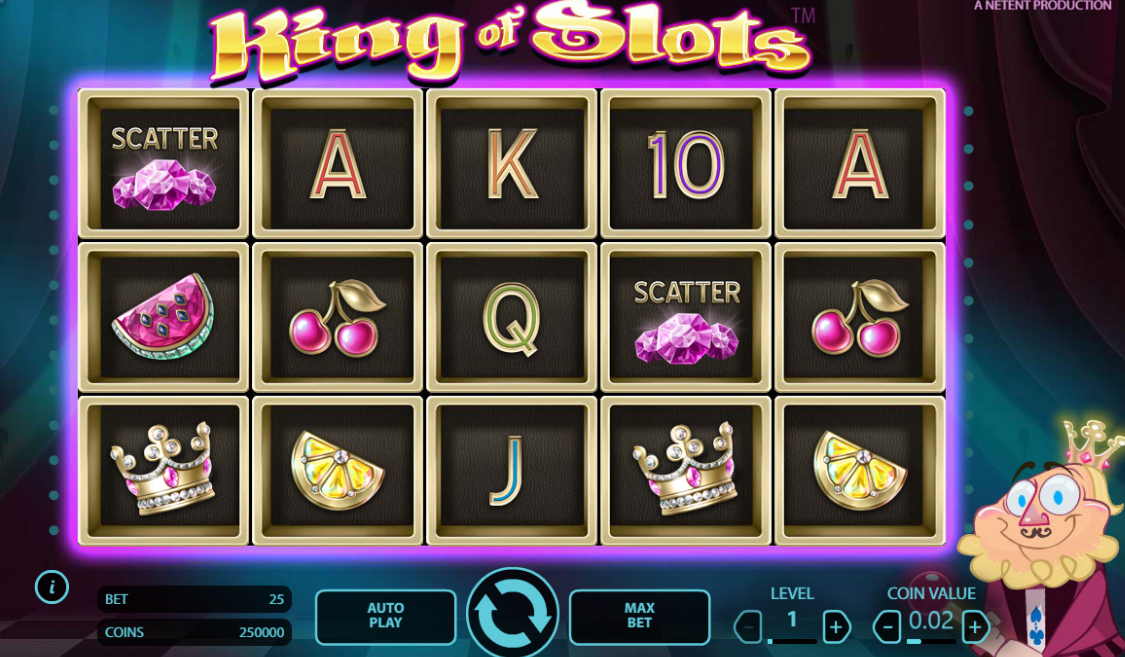The image size is (1125, 657).
Task: Place the Max Bet
Action: coord(639,616)
